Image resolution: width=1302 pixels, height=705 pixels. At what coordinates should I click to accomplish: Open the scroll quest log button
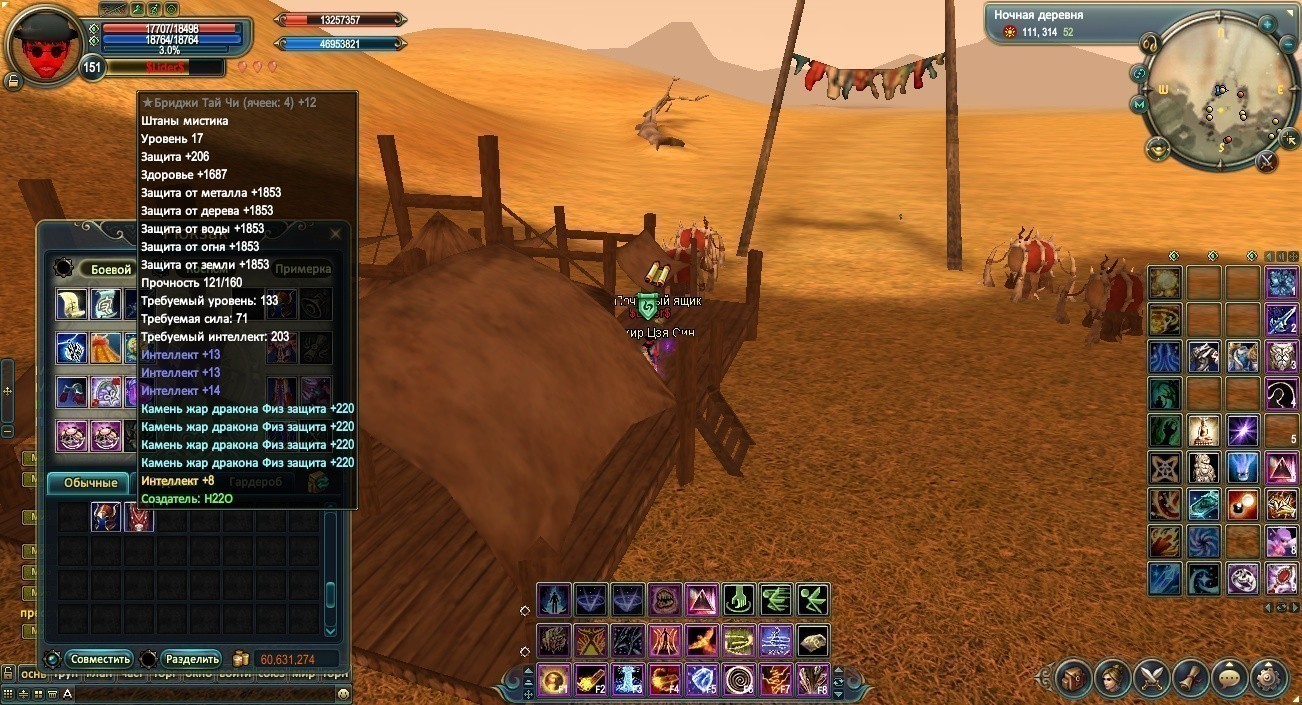coord(1190,677)
